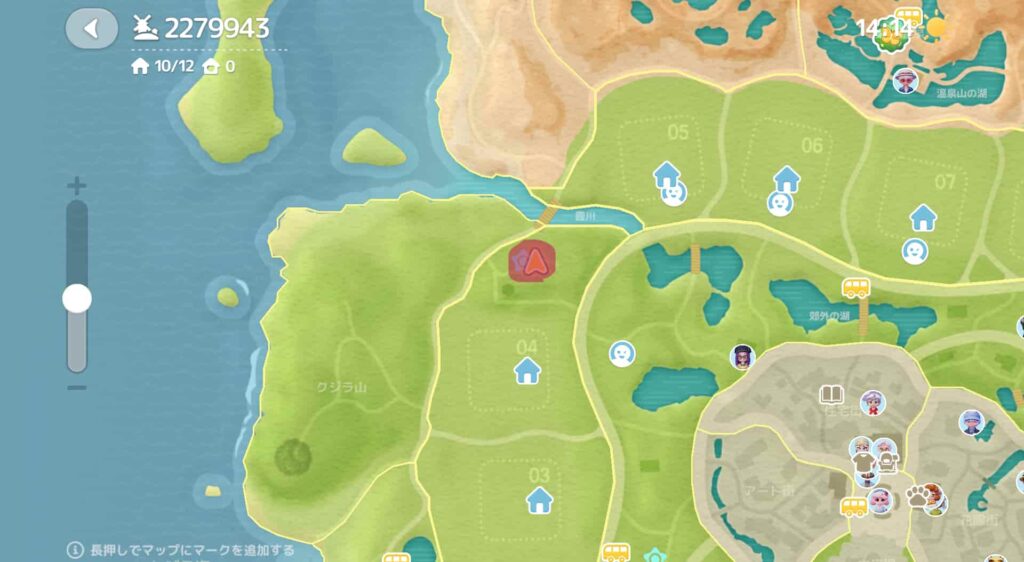
Task: Select the house marker on plot 06
Action: (x=787, y=179)
